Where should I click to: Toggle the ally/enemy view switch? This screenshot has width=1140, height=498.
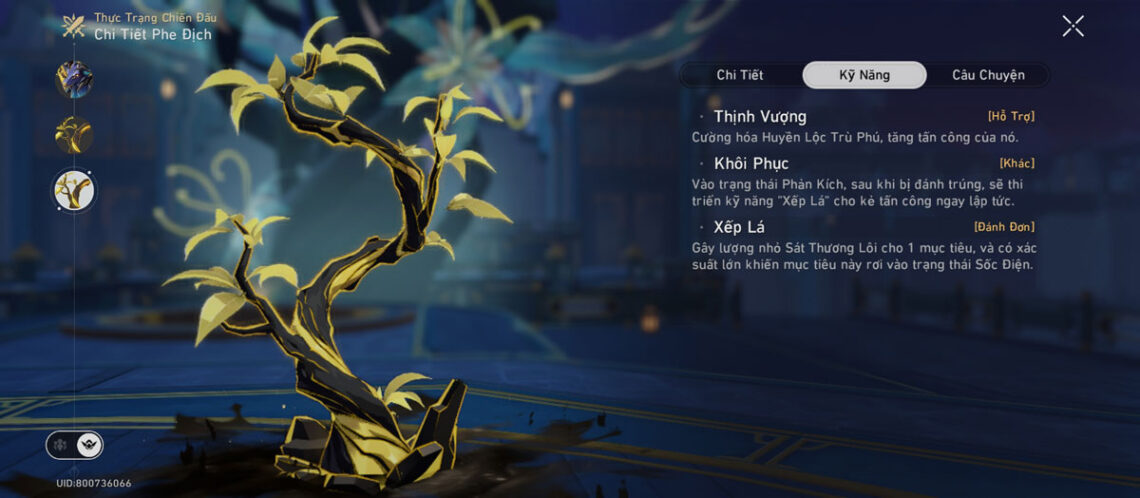tap(74, 445)
